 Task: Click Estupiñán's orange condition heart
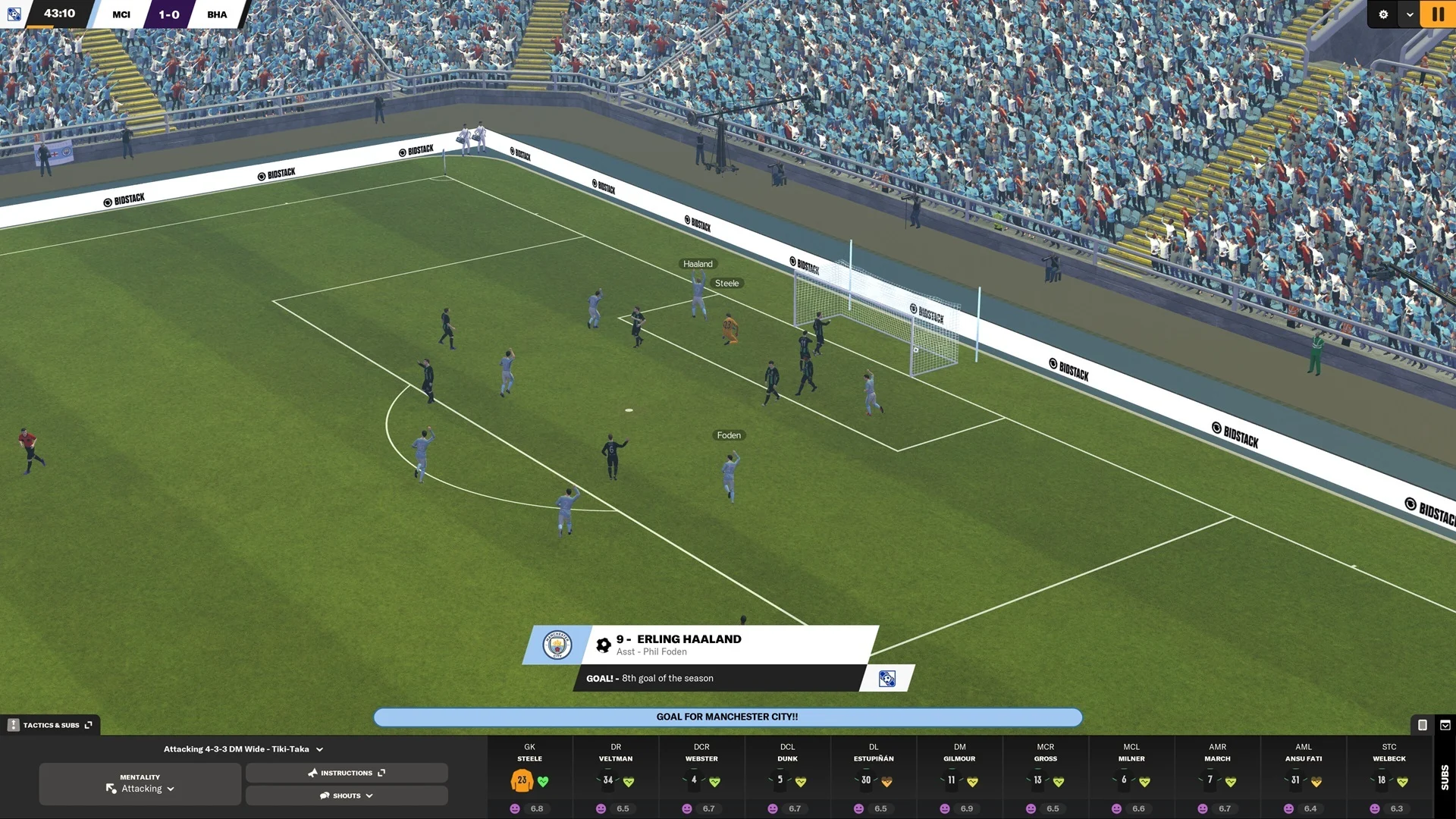(x=888, y=782)
